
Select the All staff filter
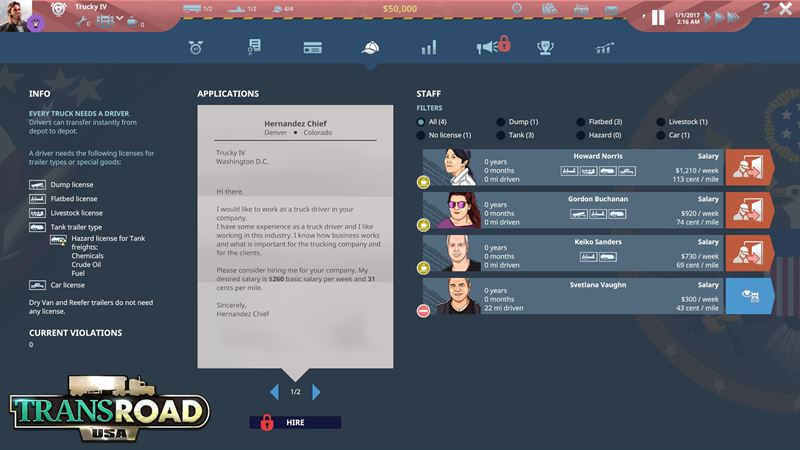(421, 122)
